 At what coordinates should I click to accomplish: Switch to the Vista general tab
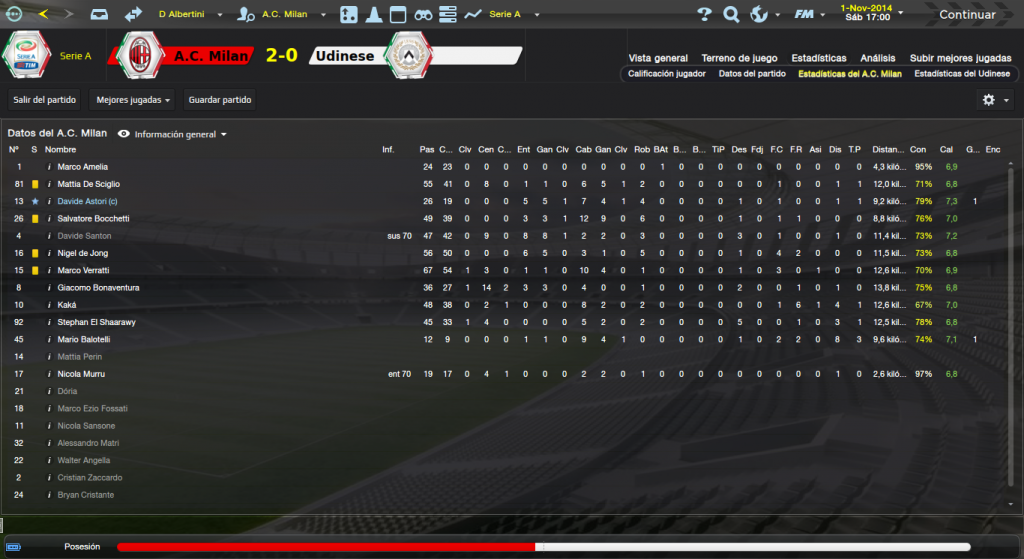[x=658, y=58]
